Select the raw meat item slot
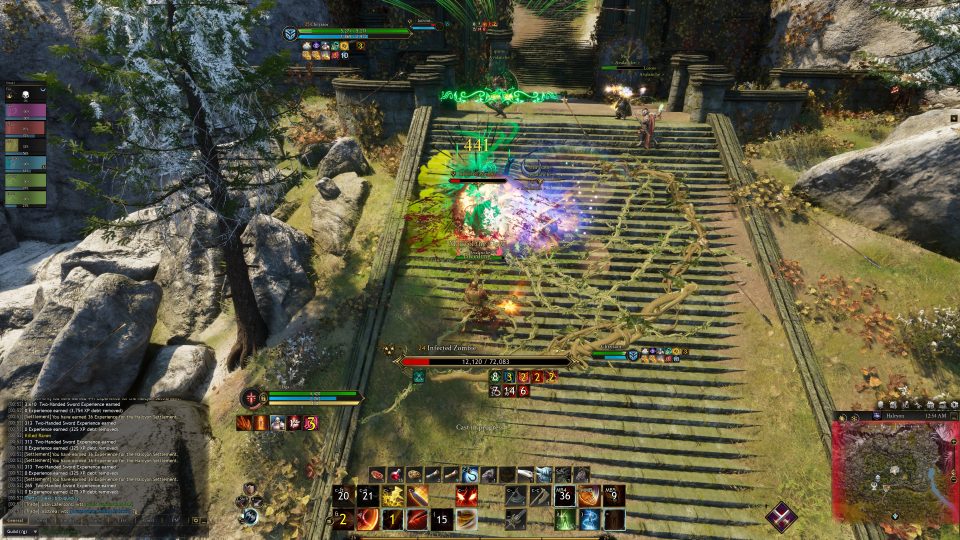The width and height of the screenshot is (960, 540). tap(377, 474)
